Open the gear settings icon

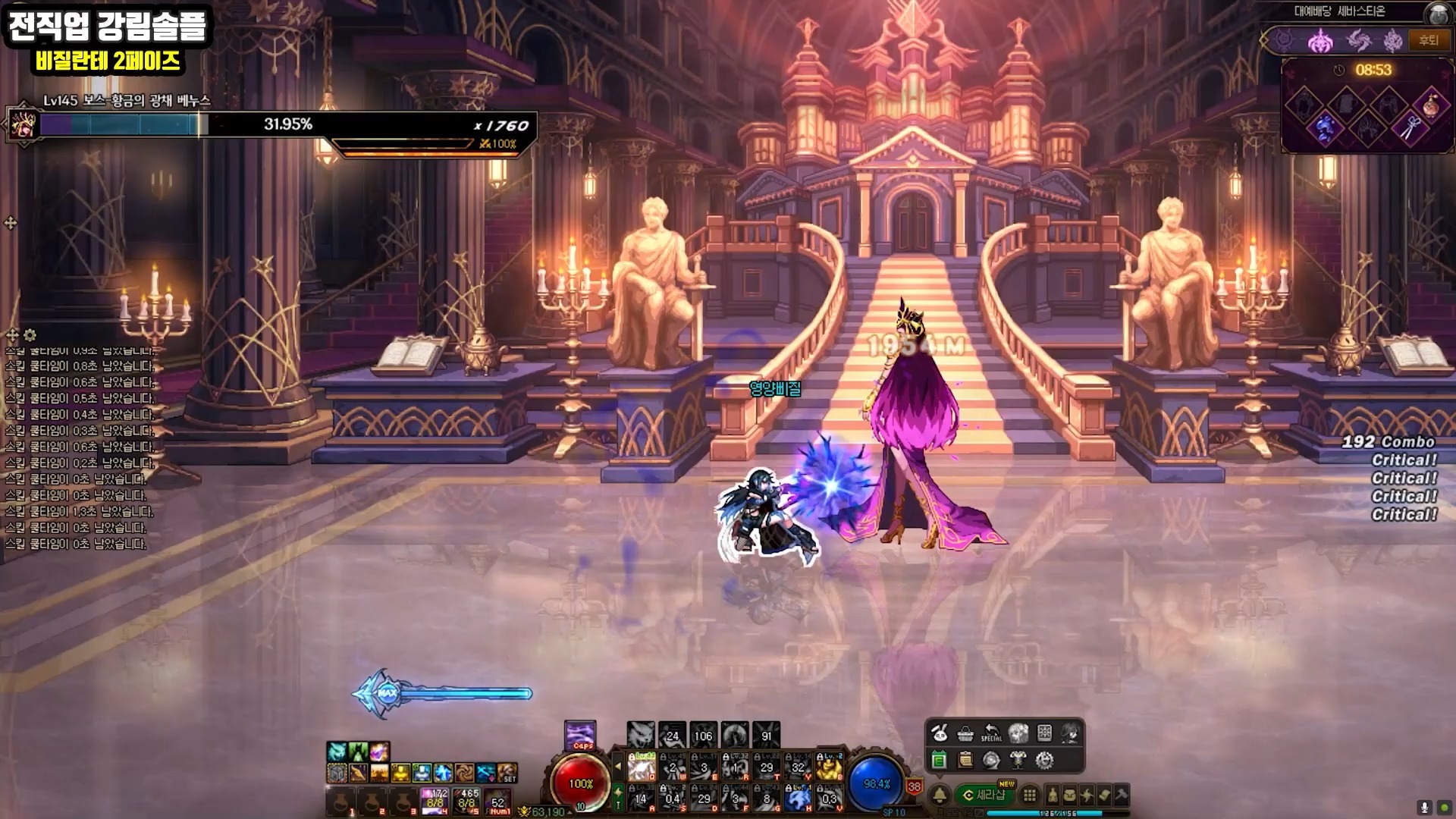tap(1044, 760)
